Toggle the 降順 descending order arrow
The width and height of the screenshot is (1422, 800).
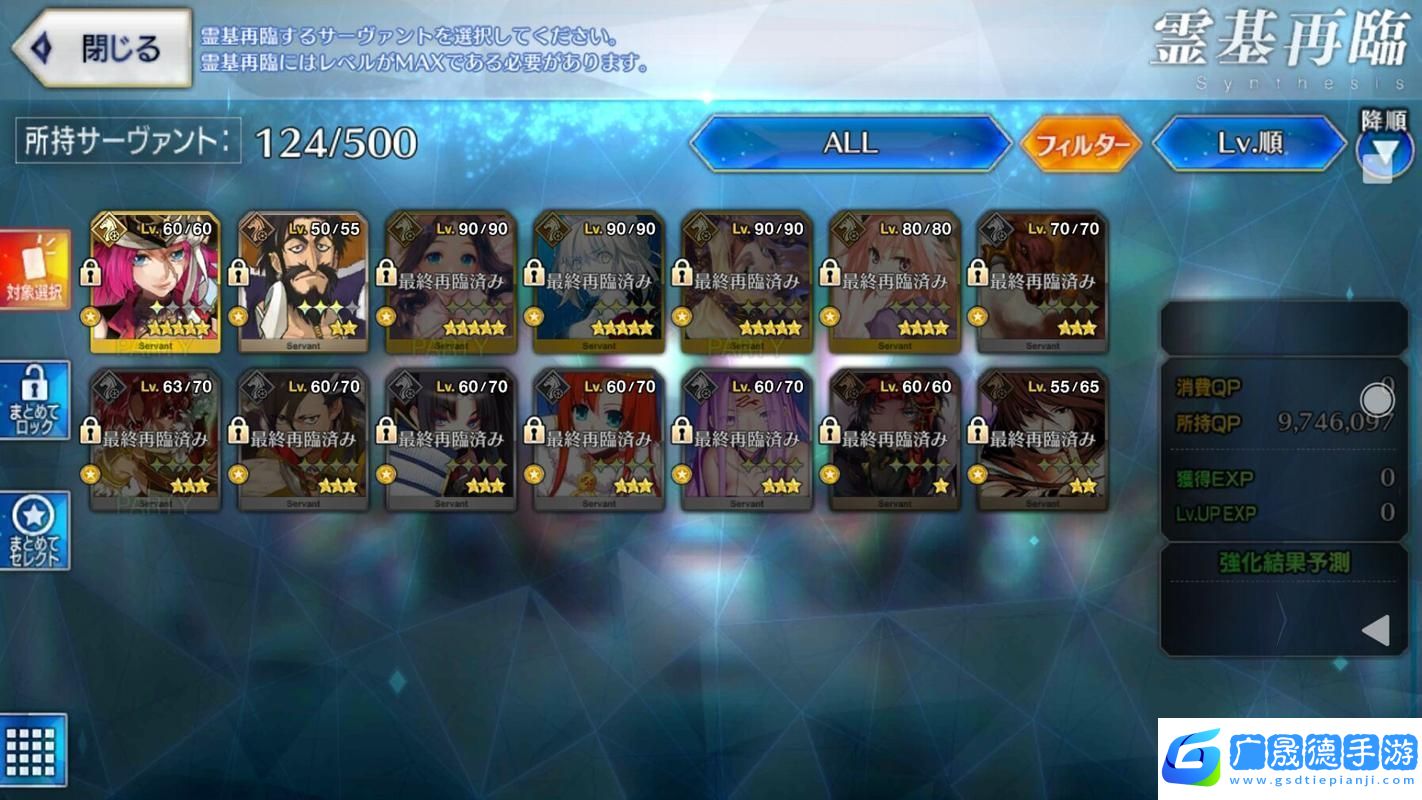(1384, 153)
